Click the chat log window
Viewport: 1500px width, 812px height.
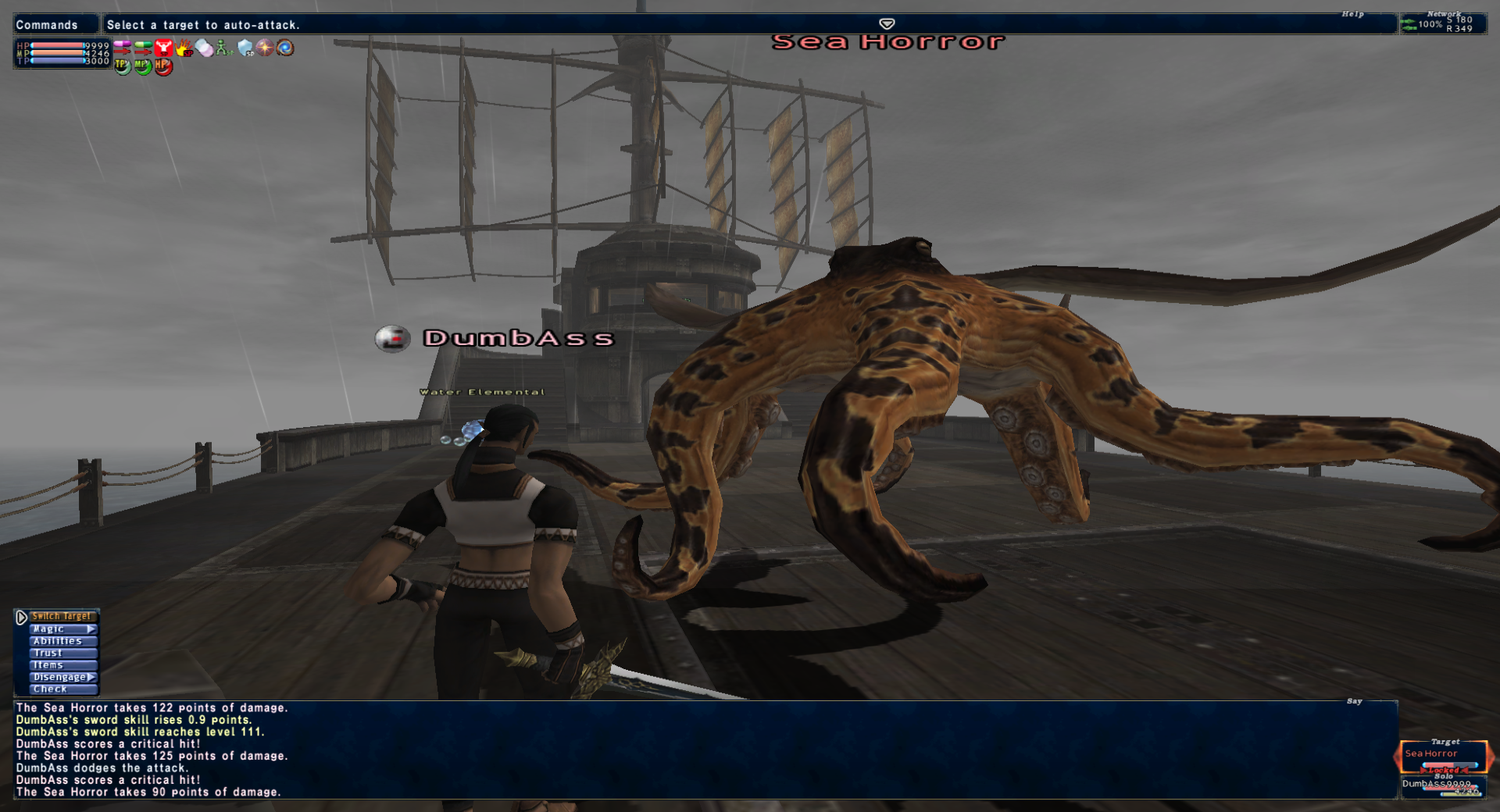(x=703, y=750)
